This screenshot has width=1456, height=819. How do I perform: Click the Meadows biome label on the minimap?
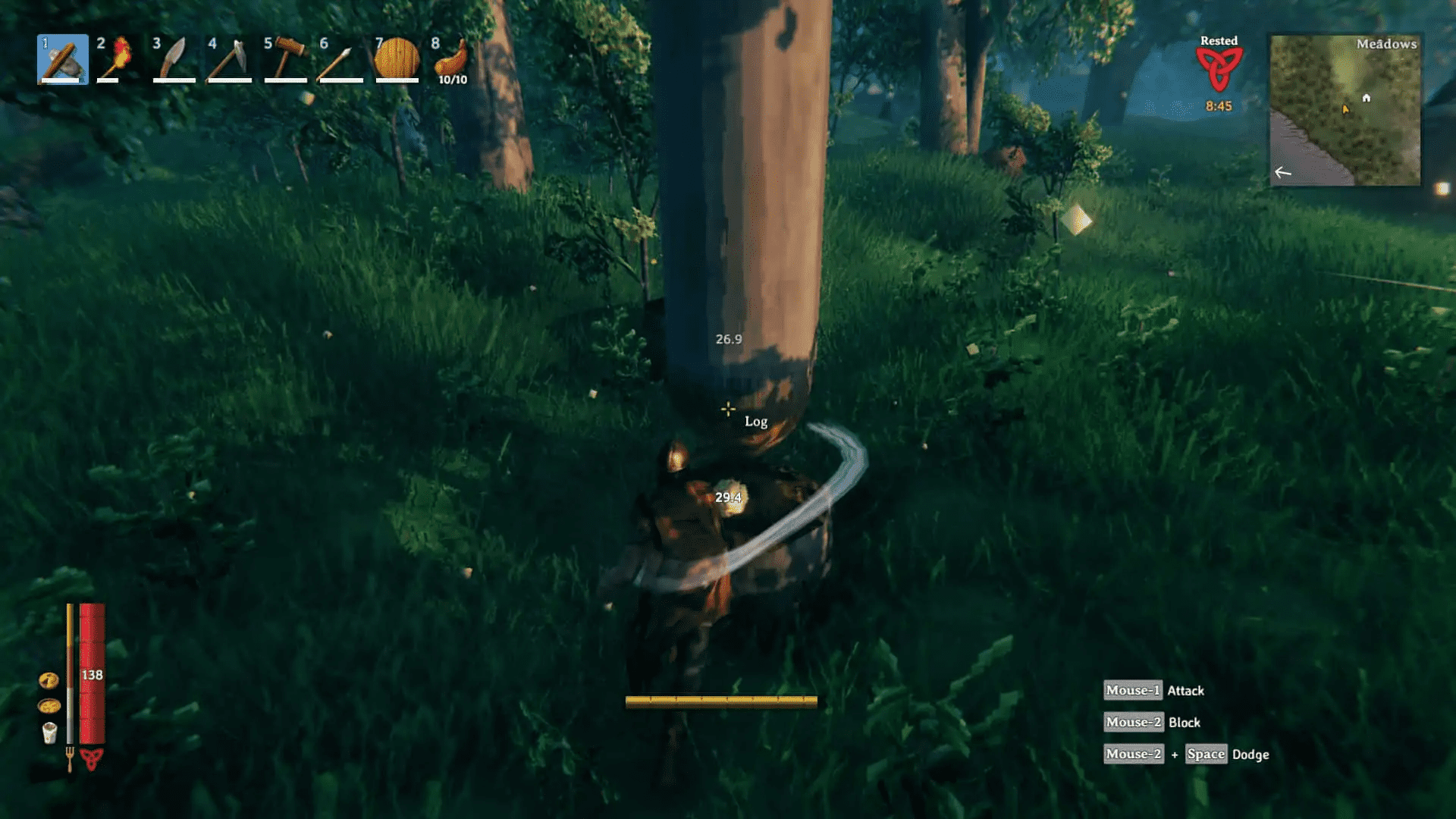pyautogui.click(x=1387, y=43)
